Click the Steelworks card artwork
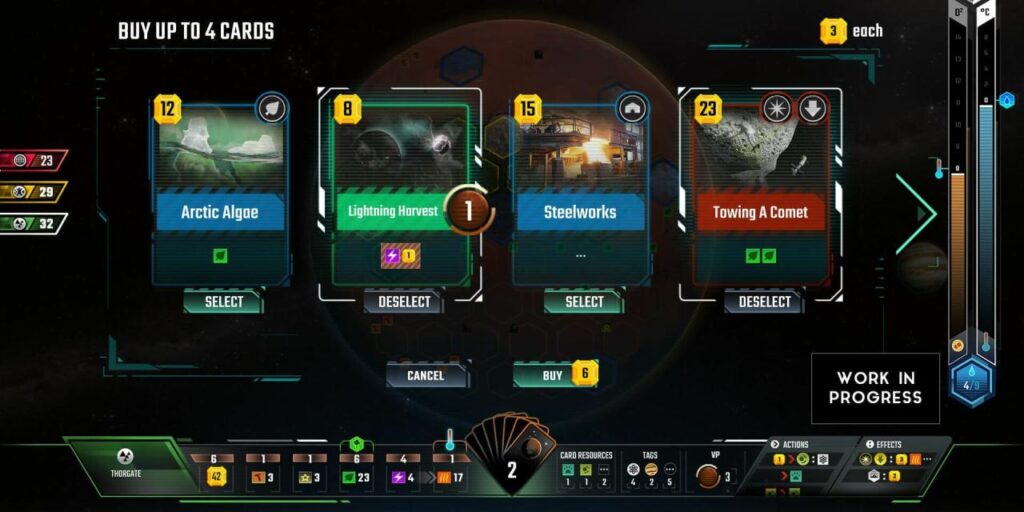The width and height of the screenshot is (1024, 512). pyautogui.click(x=580, y=150)
